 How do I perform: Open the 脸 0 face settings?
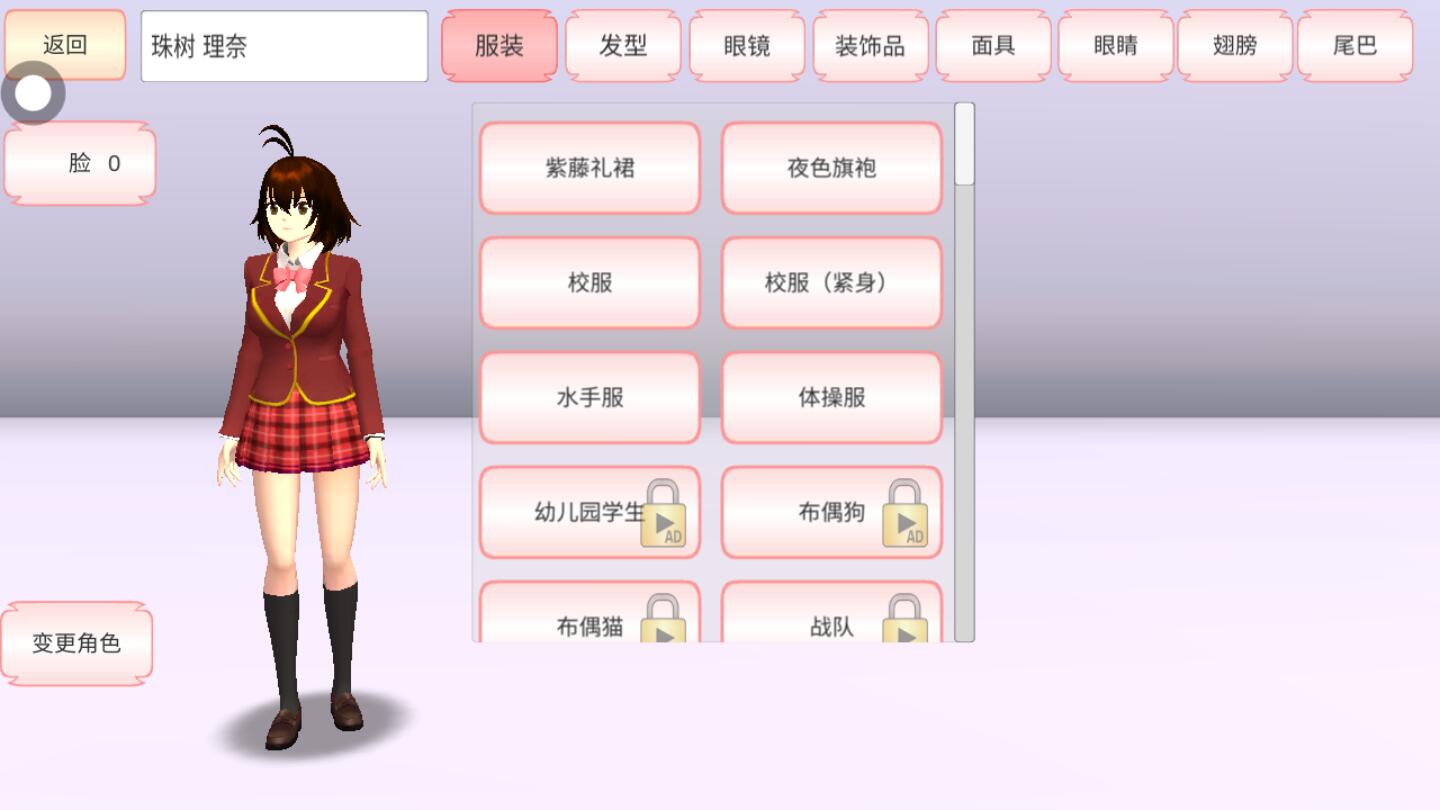79,161
